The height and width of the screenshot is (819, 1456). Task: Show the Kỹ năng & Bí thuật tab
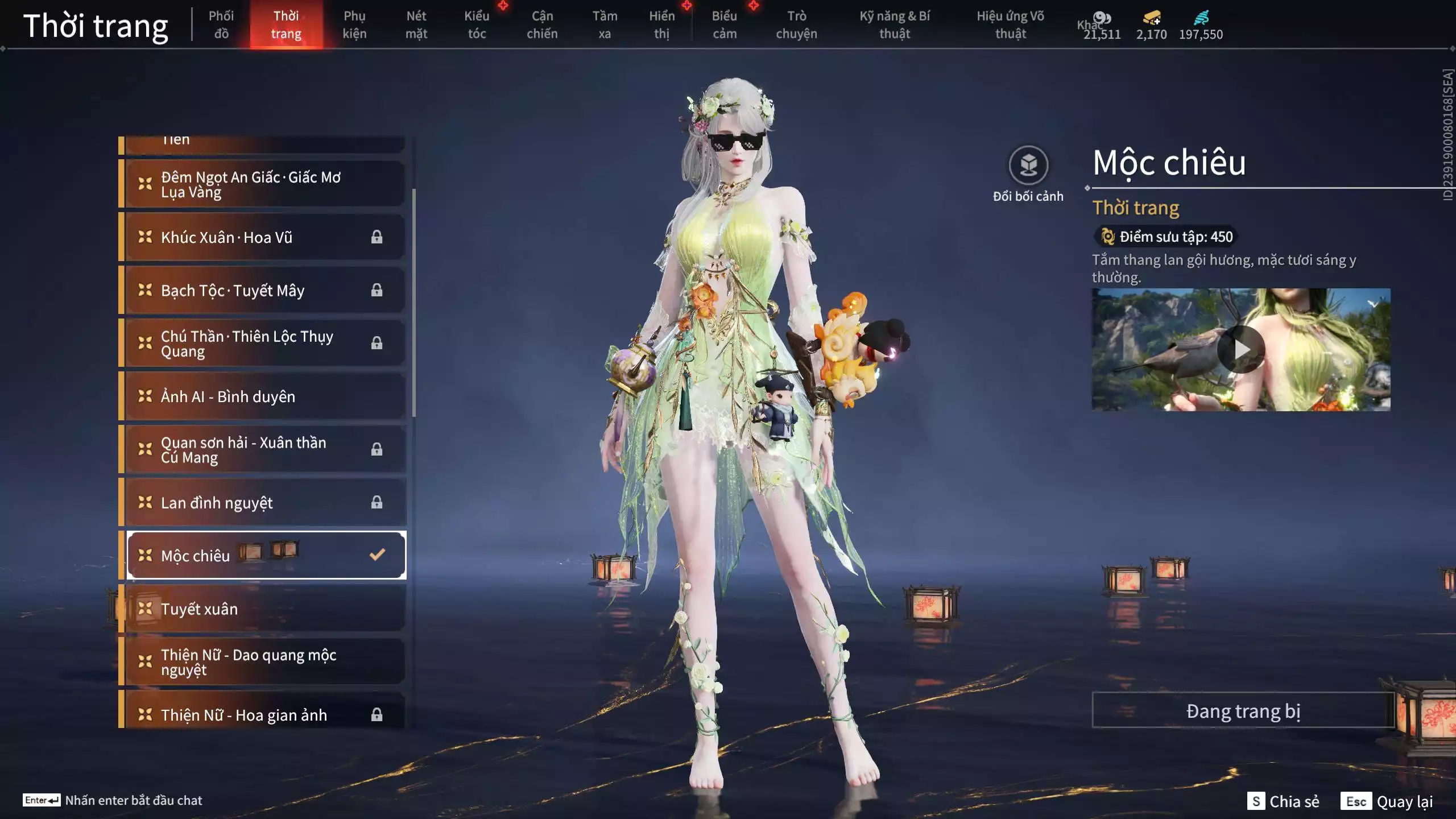[895, 24]
